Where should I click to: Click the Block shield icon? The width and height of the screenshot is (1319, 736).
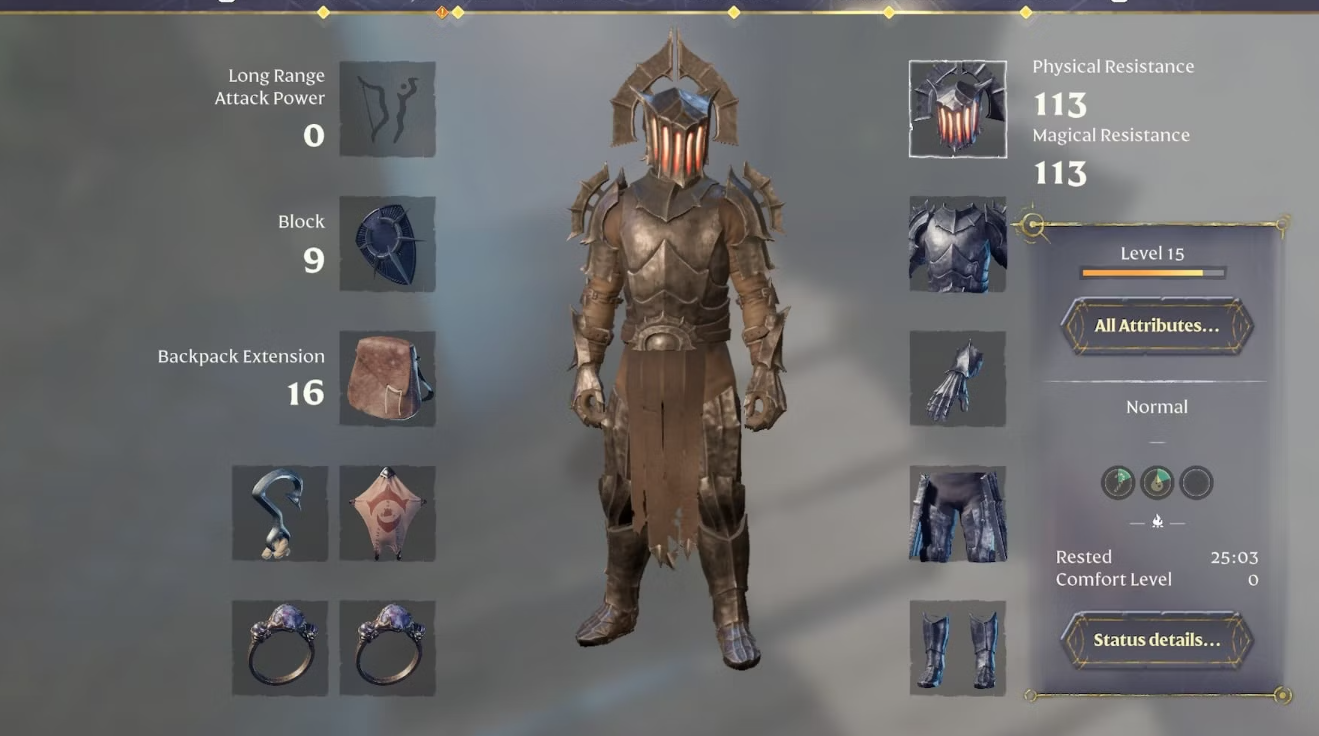(x=387, y=245)
